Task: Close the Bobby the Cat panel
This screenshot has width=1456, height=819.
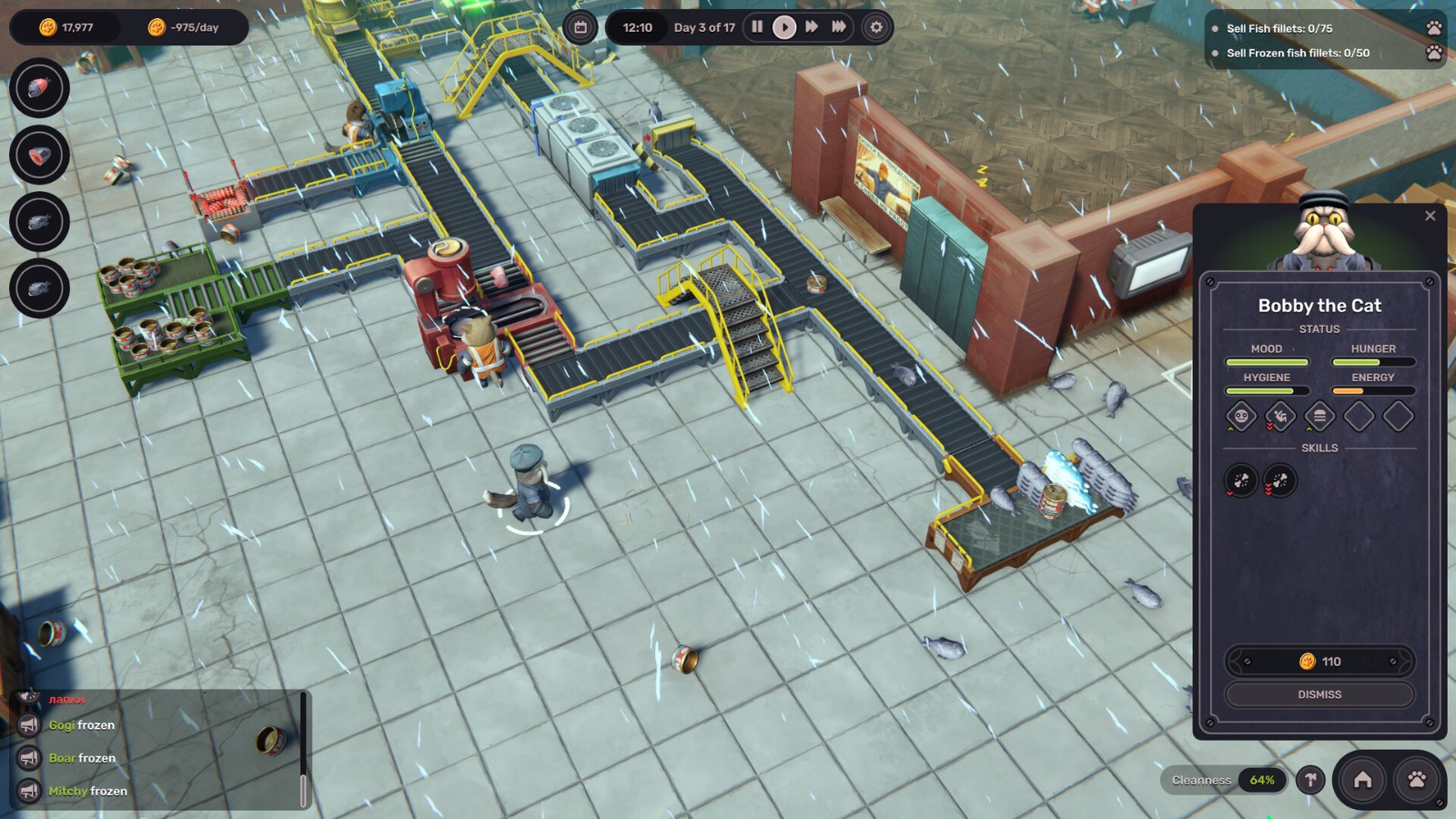Action: pyautogui.click(x=1430, y=216)
